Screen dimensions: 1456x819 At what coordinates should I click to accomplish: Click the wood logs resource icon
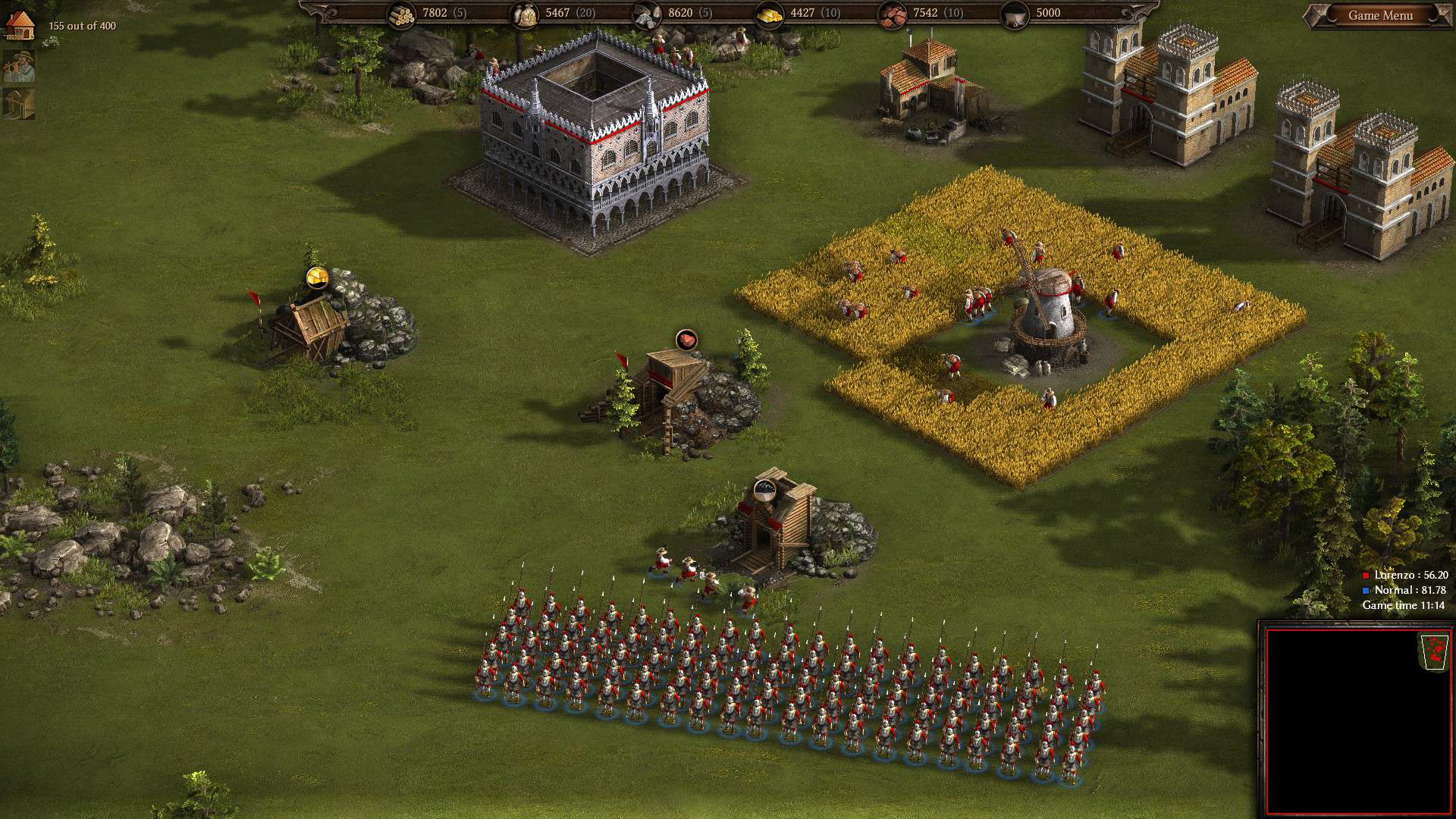point(402,14)
